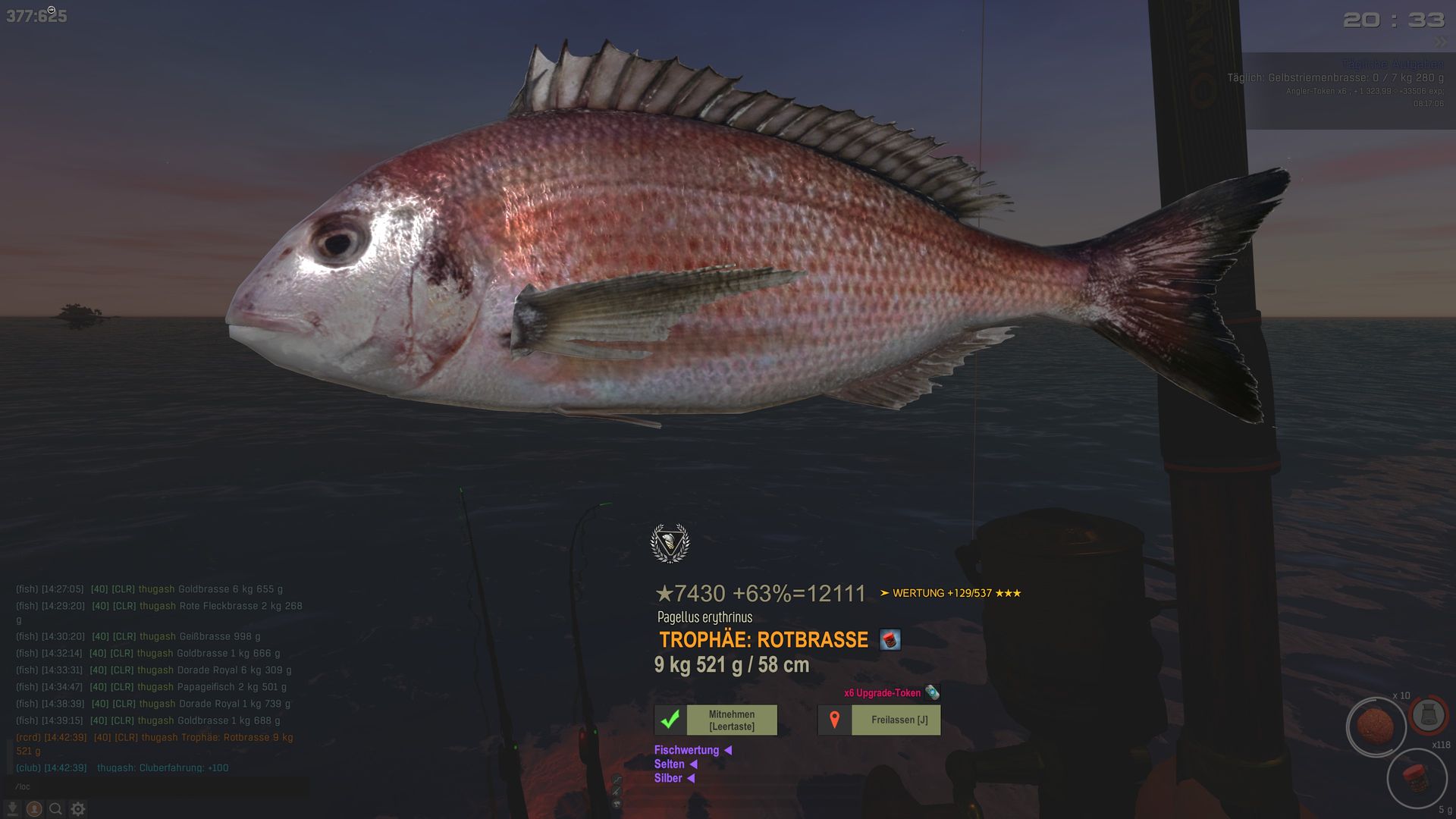1456x819 pixels.
Task: Open the orange player profile icon
Action: 34,809
